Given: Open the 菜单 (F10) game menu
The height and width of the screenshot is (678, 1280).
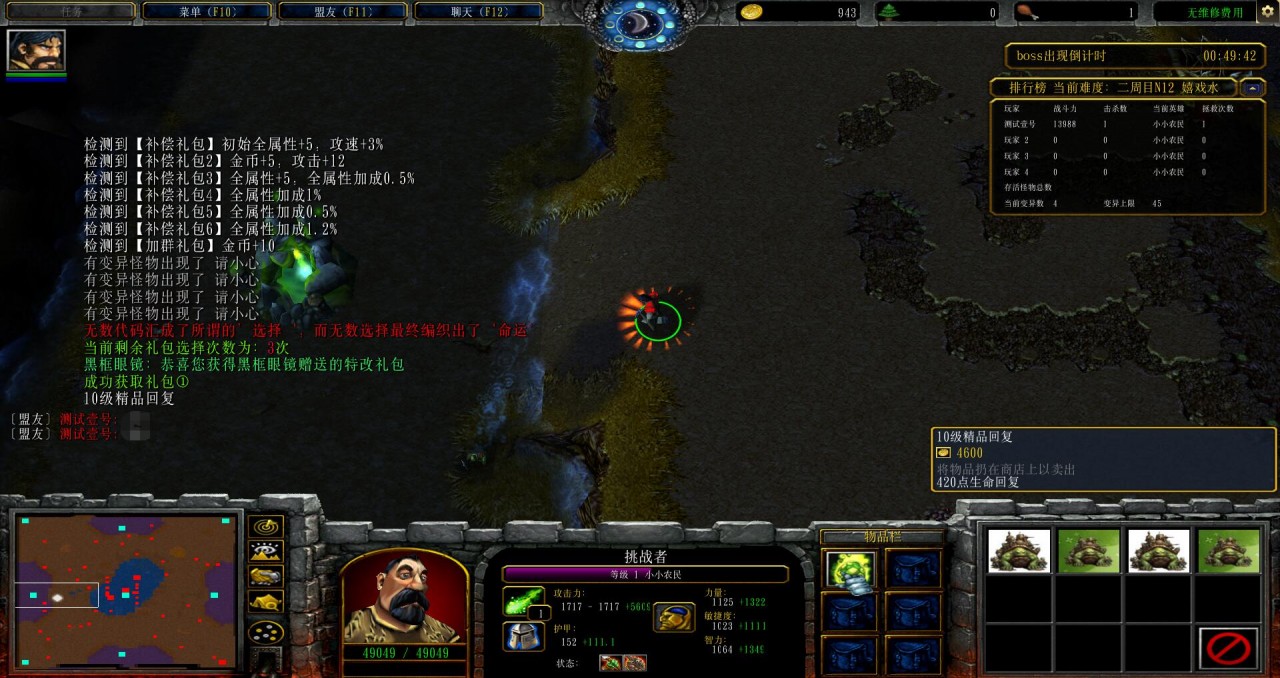Looking at the screenshot, I should pyautogui.click(x=207, y=12).
